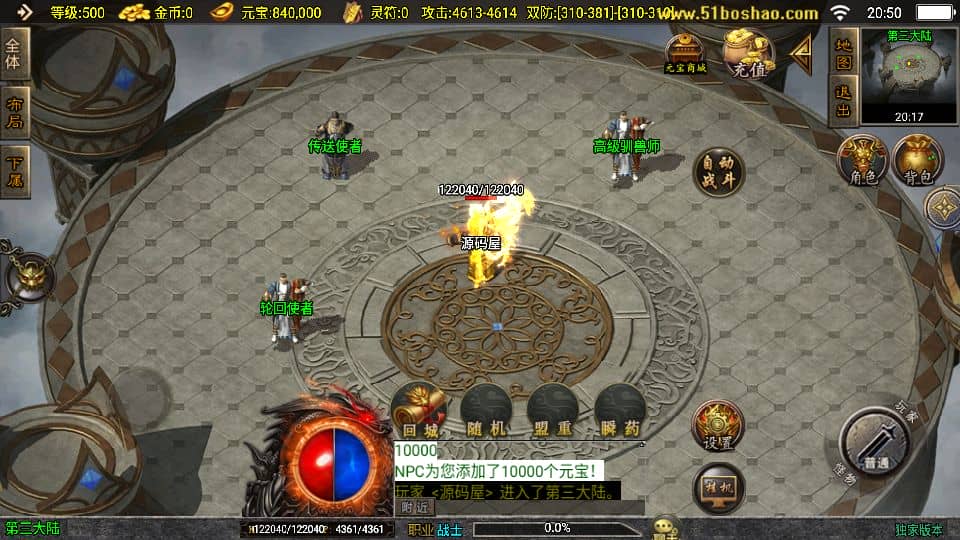
Task: Open the 地图 map tab
Action: [844, 53]
